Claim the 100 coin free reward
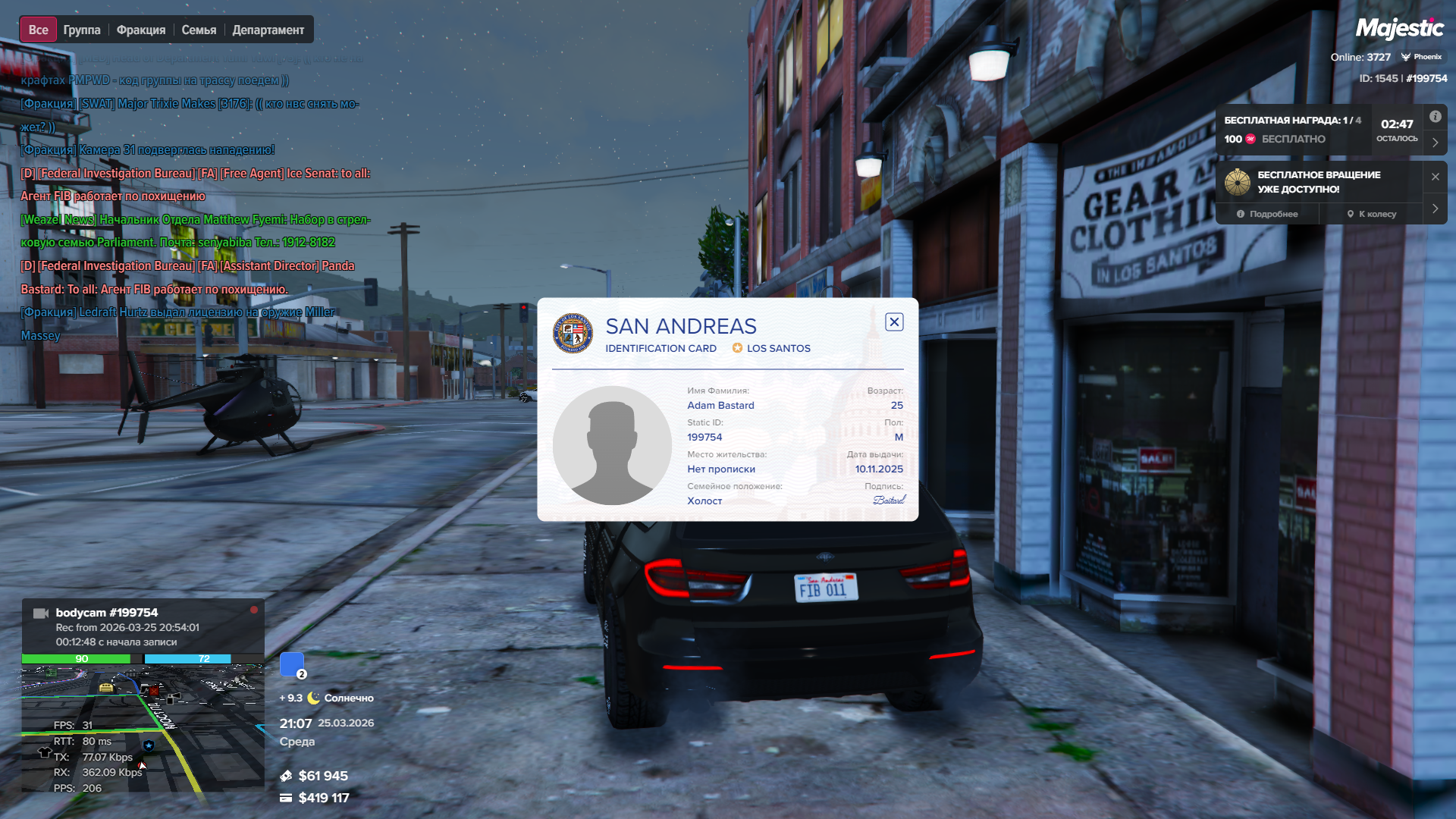Screen dimensions: 1456x819 point(1275,139)
